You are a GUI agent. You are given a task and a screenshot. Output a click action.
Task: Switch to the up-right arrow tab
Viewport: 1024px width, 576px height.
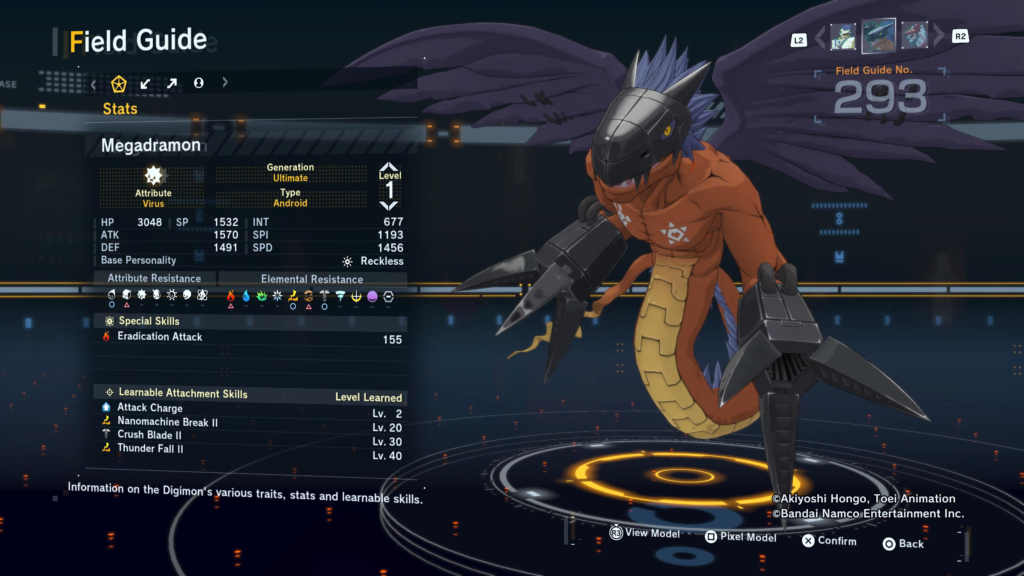(x=172, y=83)
